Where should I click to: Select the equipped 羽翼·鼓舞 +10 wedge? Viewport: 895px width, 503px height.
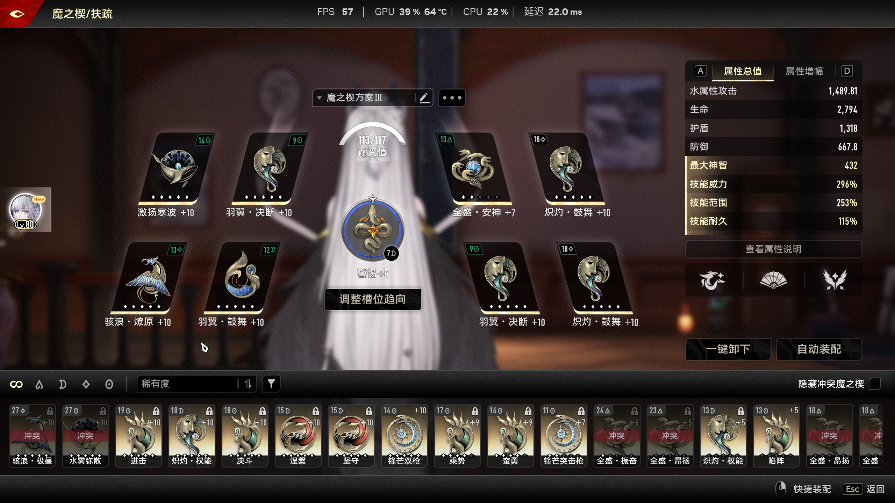click(238, 278)
